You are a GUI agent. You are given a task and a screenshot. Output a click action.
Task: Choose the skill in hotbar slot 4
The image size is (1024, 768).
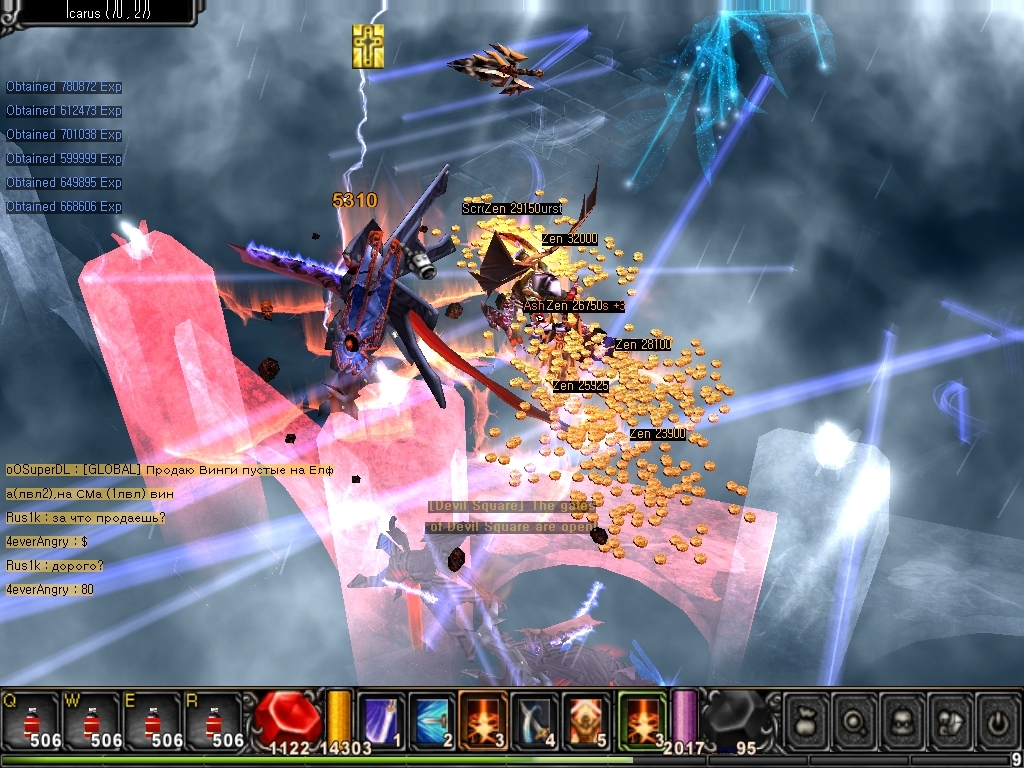click(535, 720)
